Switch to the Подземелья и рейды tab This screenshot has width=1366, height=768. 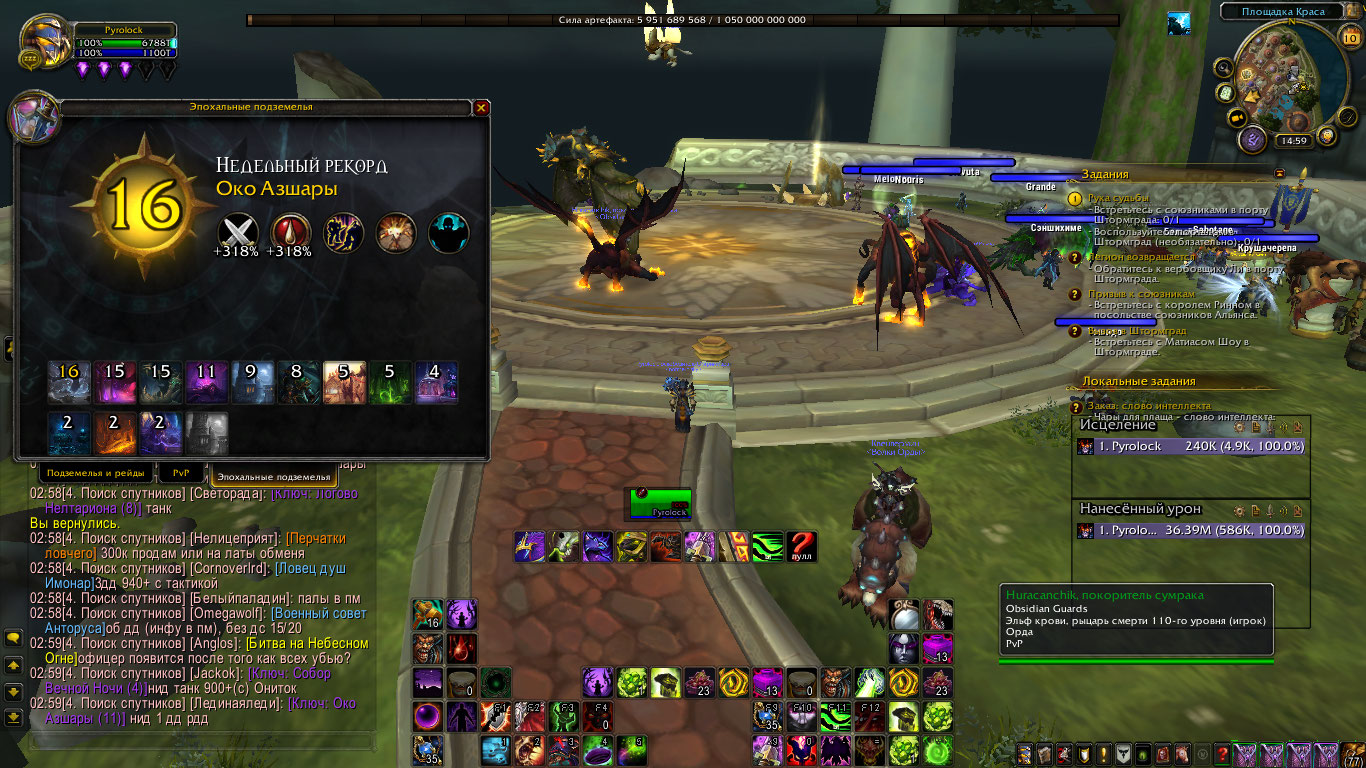pyautogui.click(x=97, y=472)
